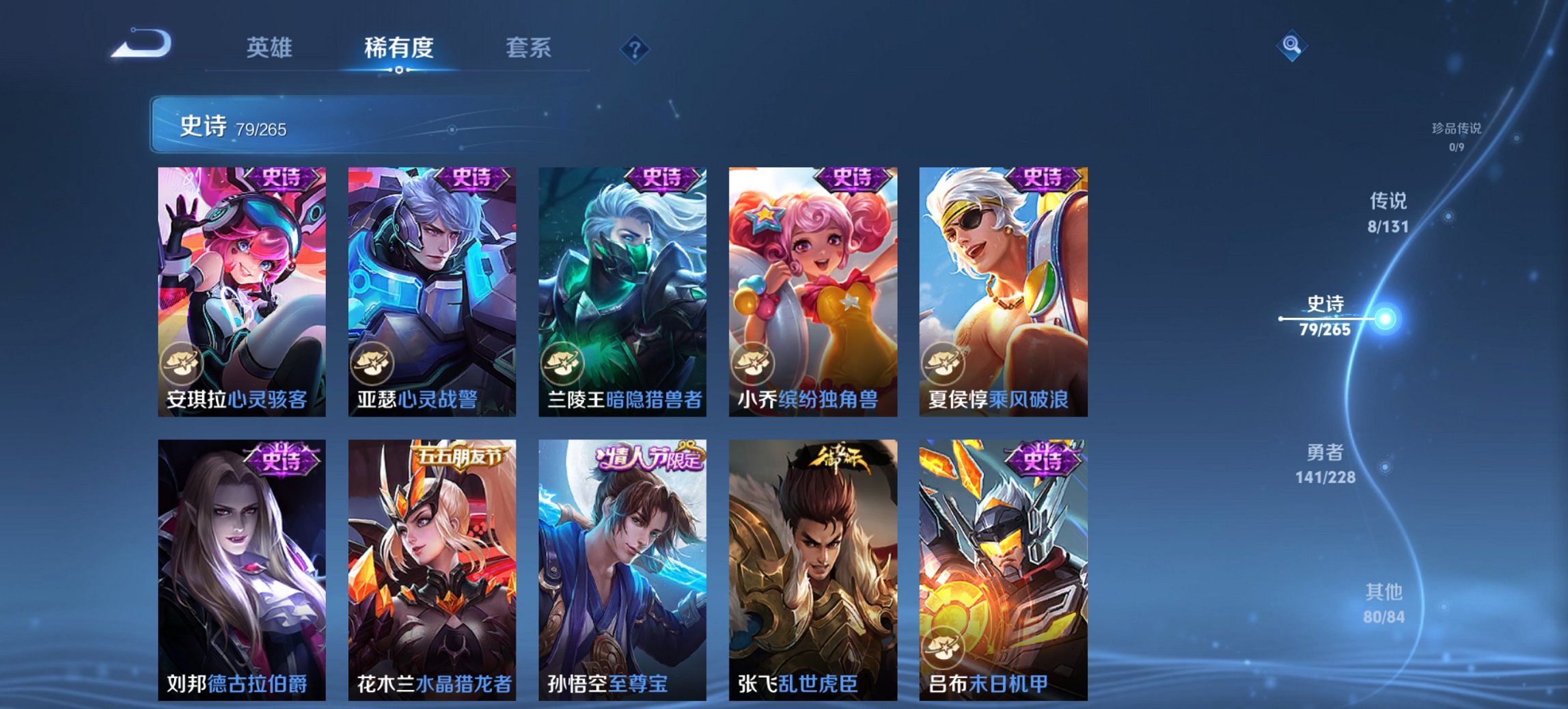The width and height of the screenshot is (1568, 709).
Task: Click the fragment icon on 吕布末日机甲 card
Action: 946,647
